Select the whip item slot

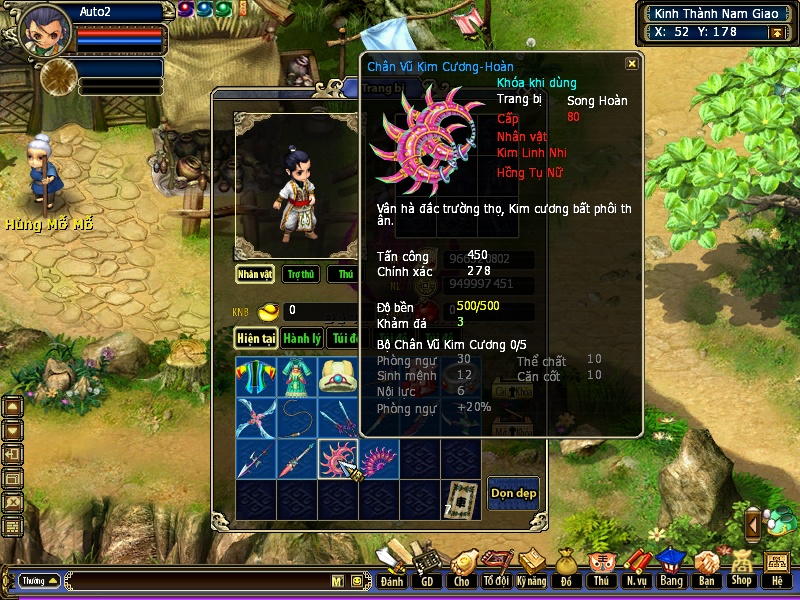(x=297, y=418)
